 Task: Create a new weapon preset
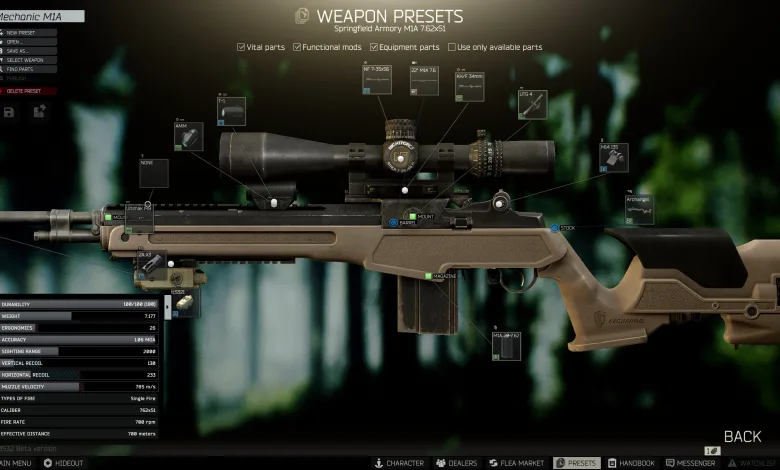click(24, 32)
